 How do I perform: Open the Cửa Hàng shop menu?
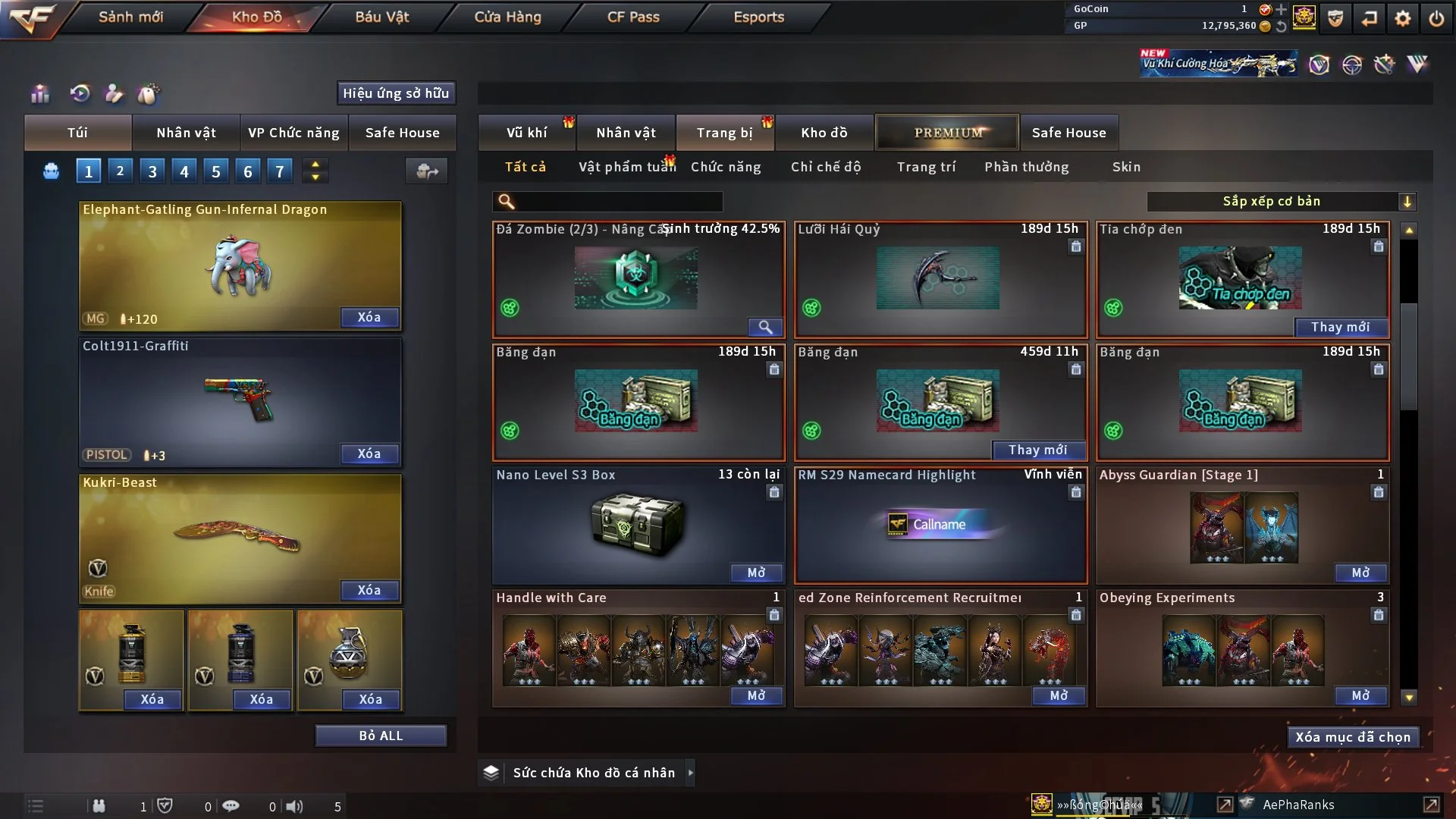[x=507, y=17]
